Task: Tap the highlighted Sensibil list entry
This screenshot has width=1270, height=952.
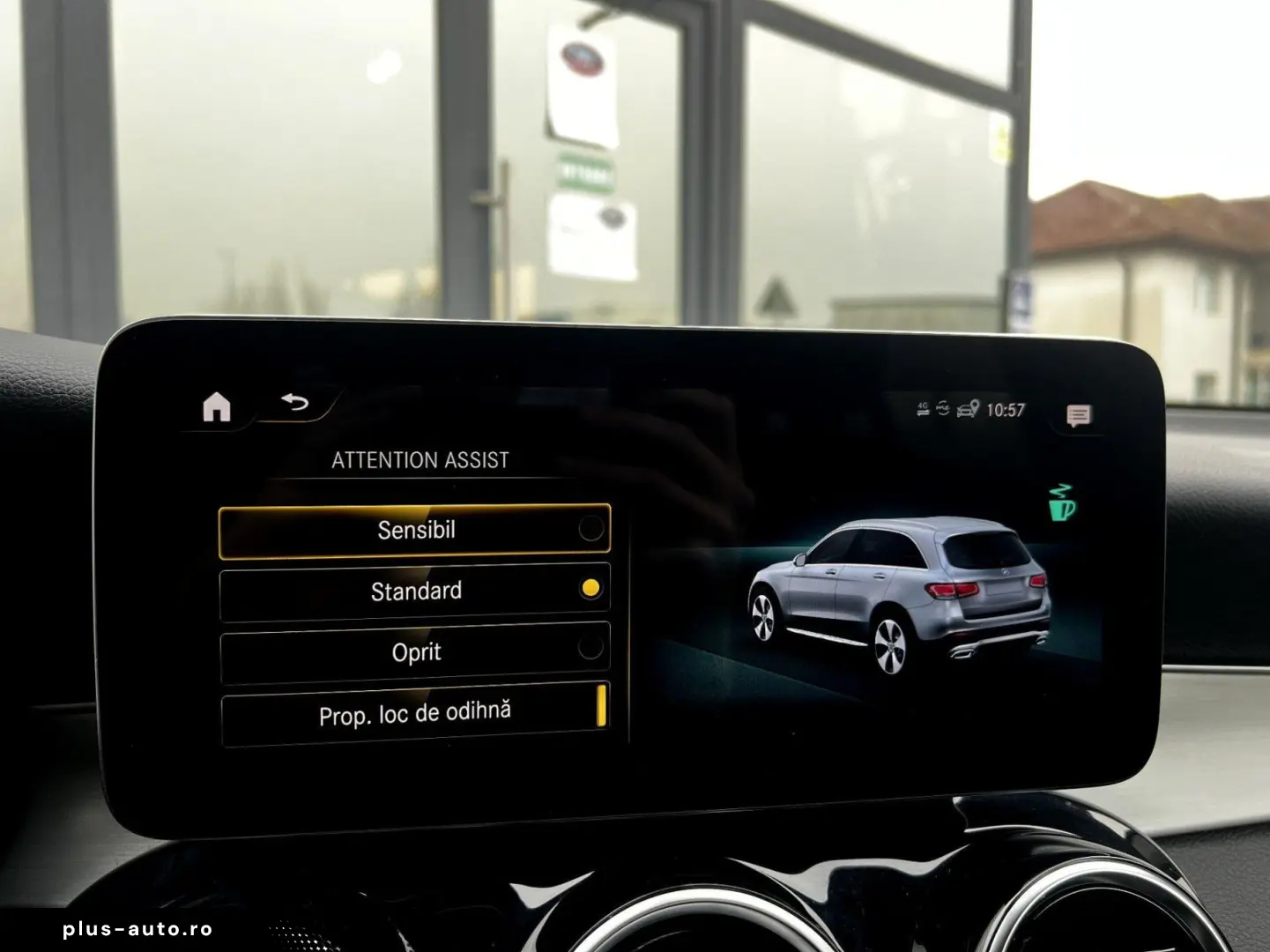Action: coord(414,530)
